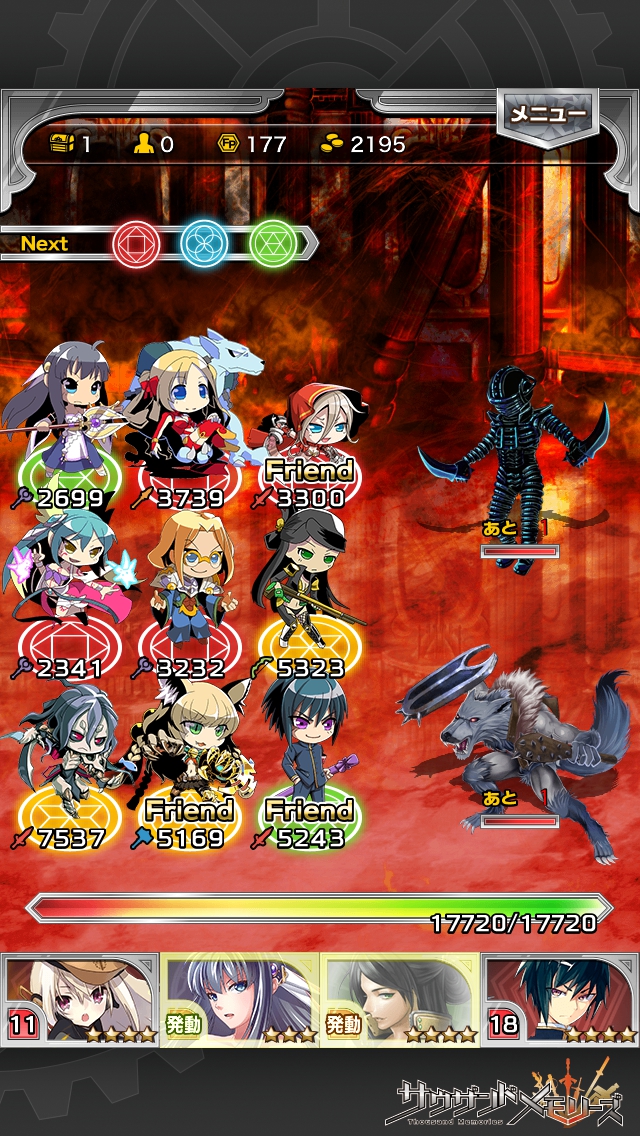The image size is (640, 1136).
Task: Open the メニュー menu button
Action: [548, 114]
